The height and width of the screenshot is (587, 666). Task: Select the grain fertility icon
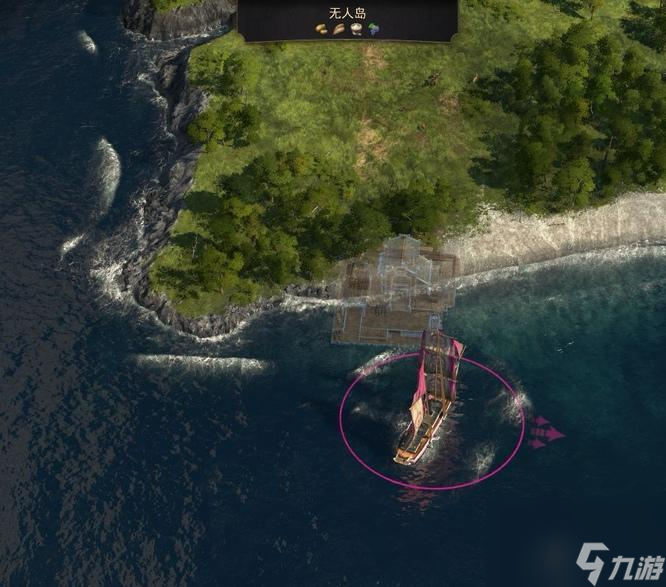coord(339,30)
